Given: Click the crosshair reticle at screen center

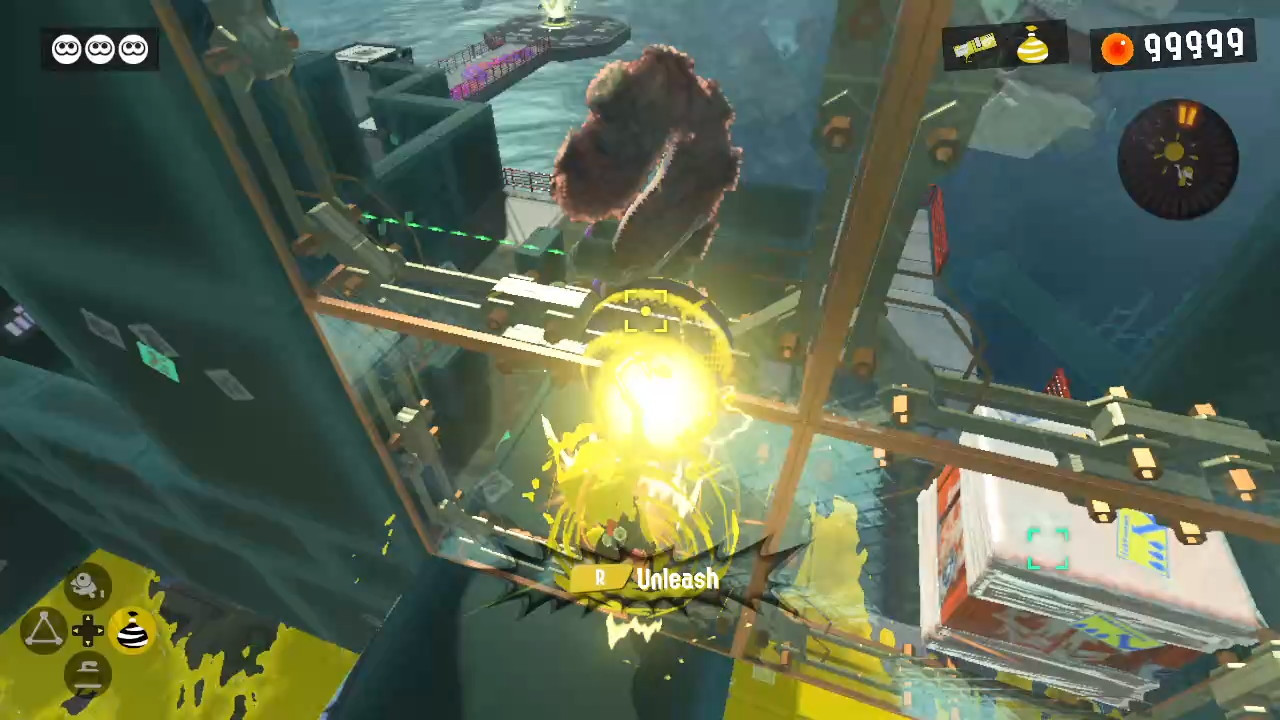Looking at the screenshot, I should [644, 313].
